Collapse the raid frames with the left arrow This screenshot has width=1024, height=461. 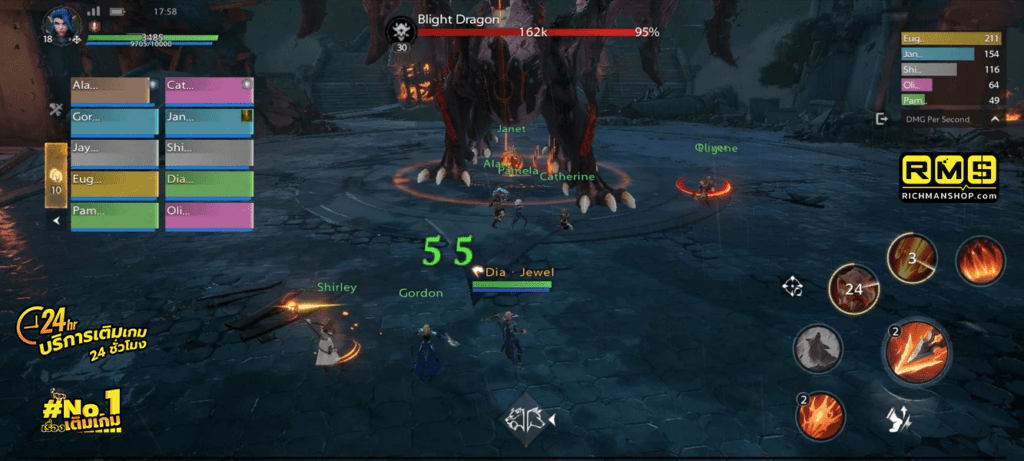(x=57, y=220)
